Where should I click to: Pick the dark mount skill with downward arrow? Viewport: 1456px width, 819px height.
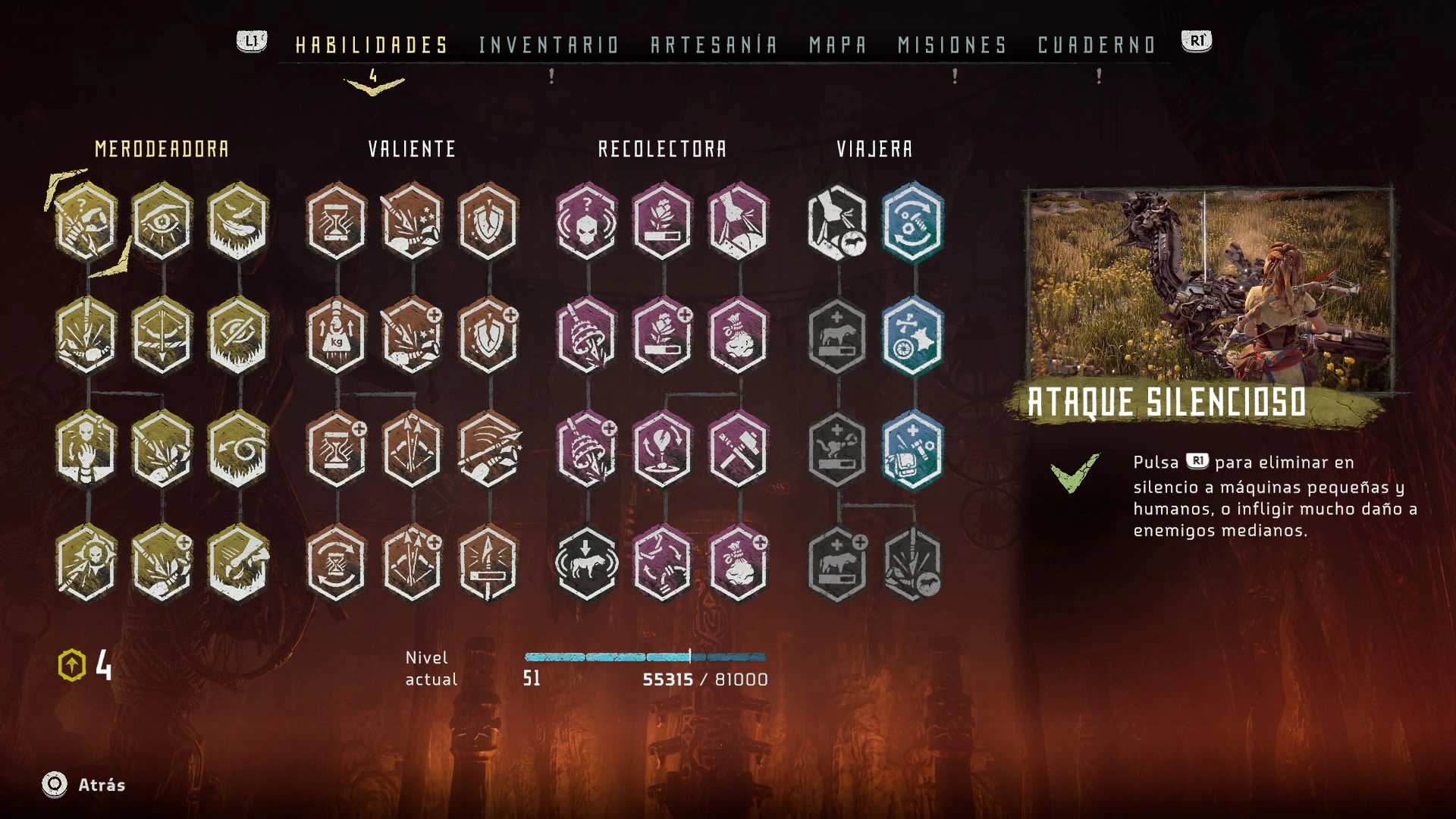(586, 563)
